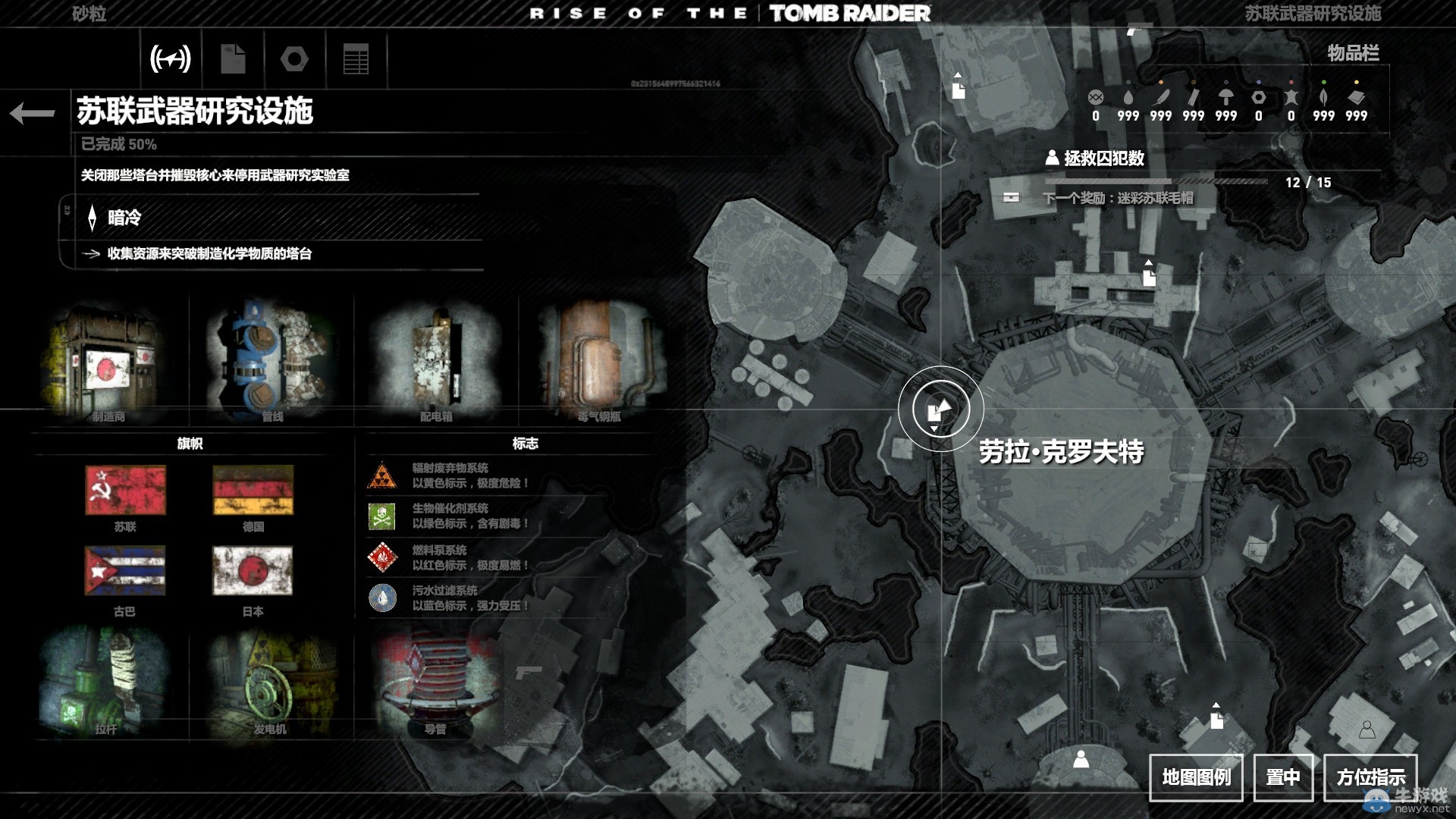The image size is (1456, 819).
Task: Click the Lara Croft player map marker
Action: [940, 409]
